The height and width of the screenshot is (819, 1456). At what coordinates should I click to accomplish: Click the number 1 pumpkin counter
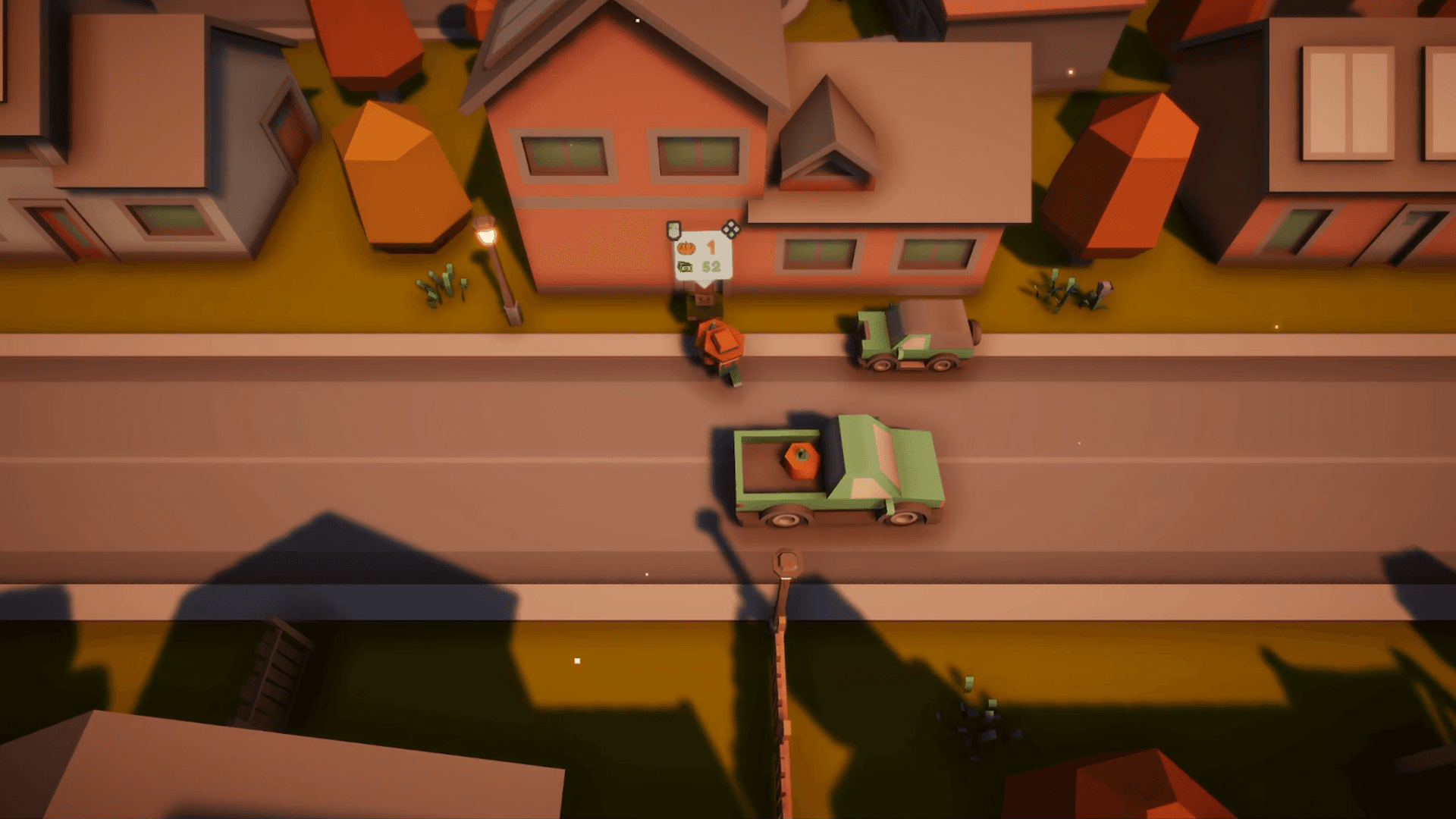coord(711,247)
